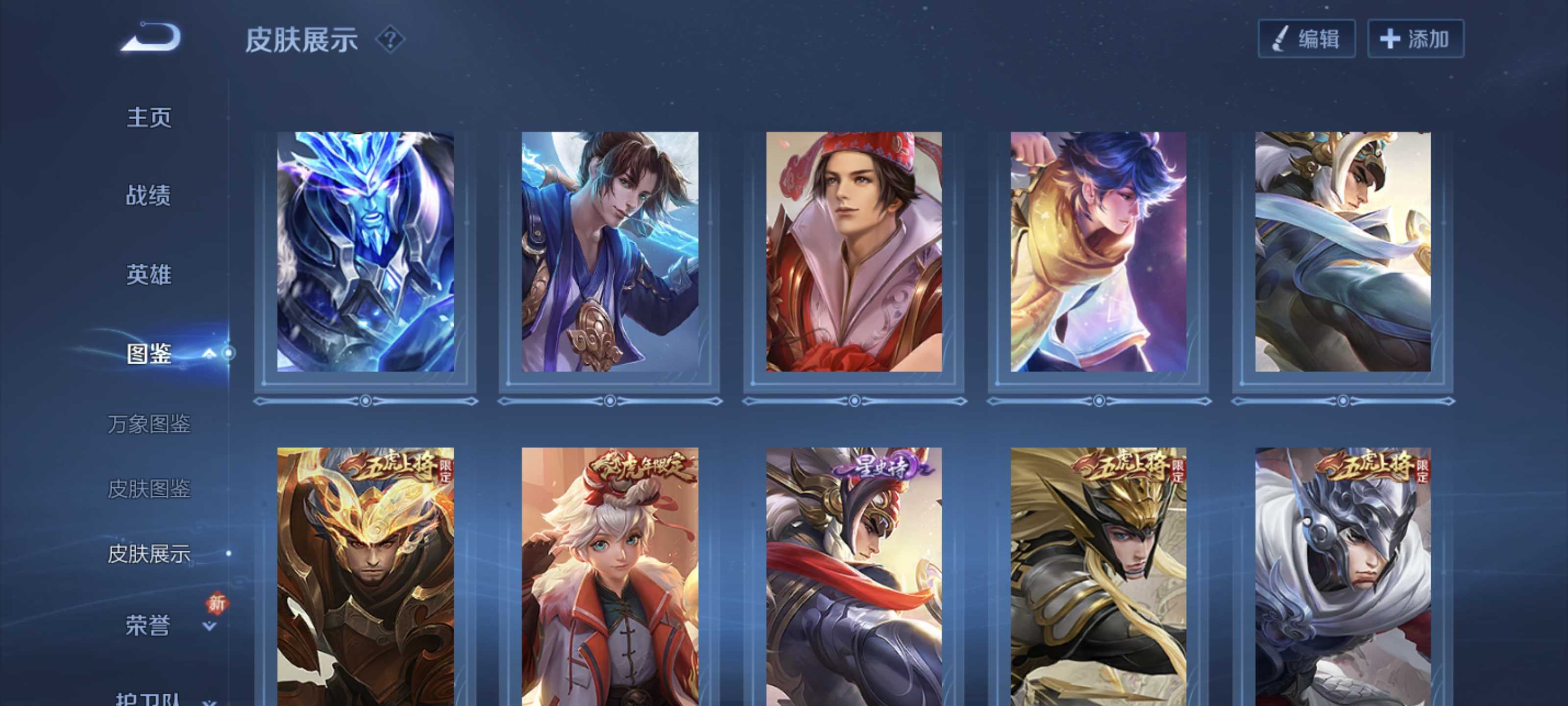
Task: Select the 英雄 tab
Action: 149,275
